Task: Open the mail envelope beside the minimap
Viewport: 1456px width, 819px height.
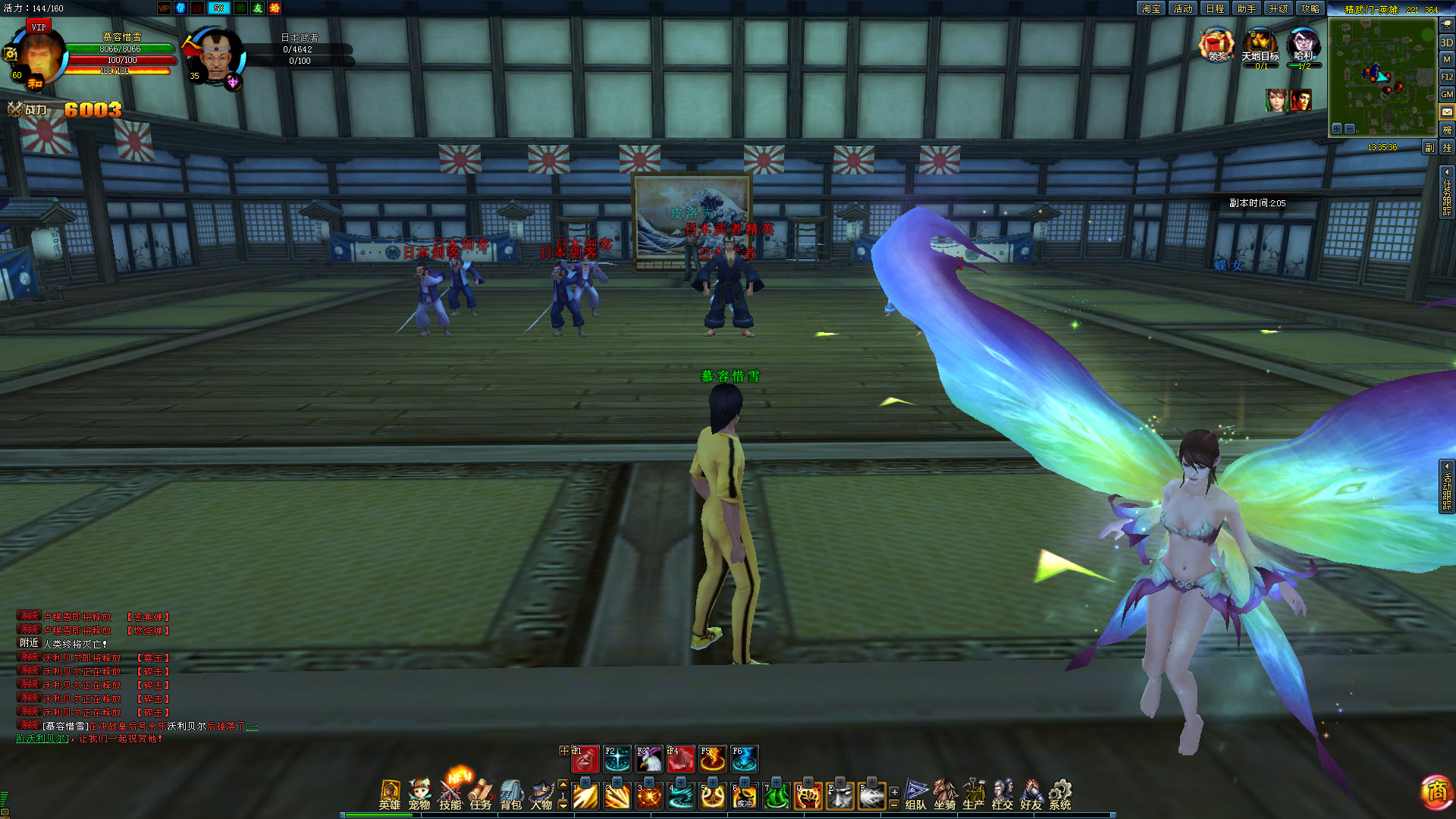Action: pos(1447,111)
